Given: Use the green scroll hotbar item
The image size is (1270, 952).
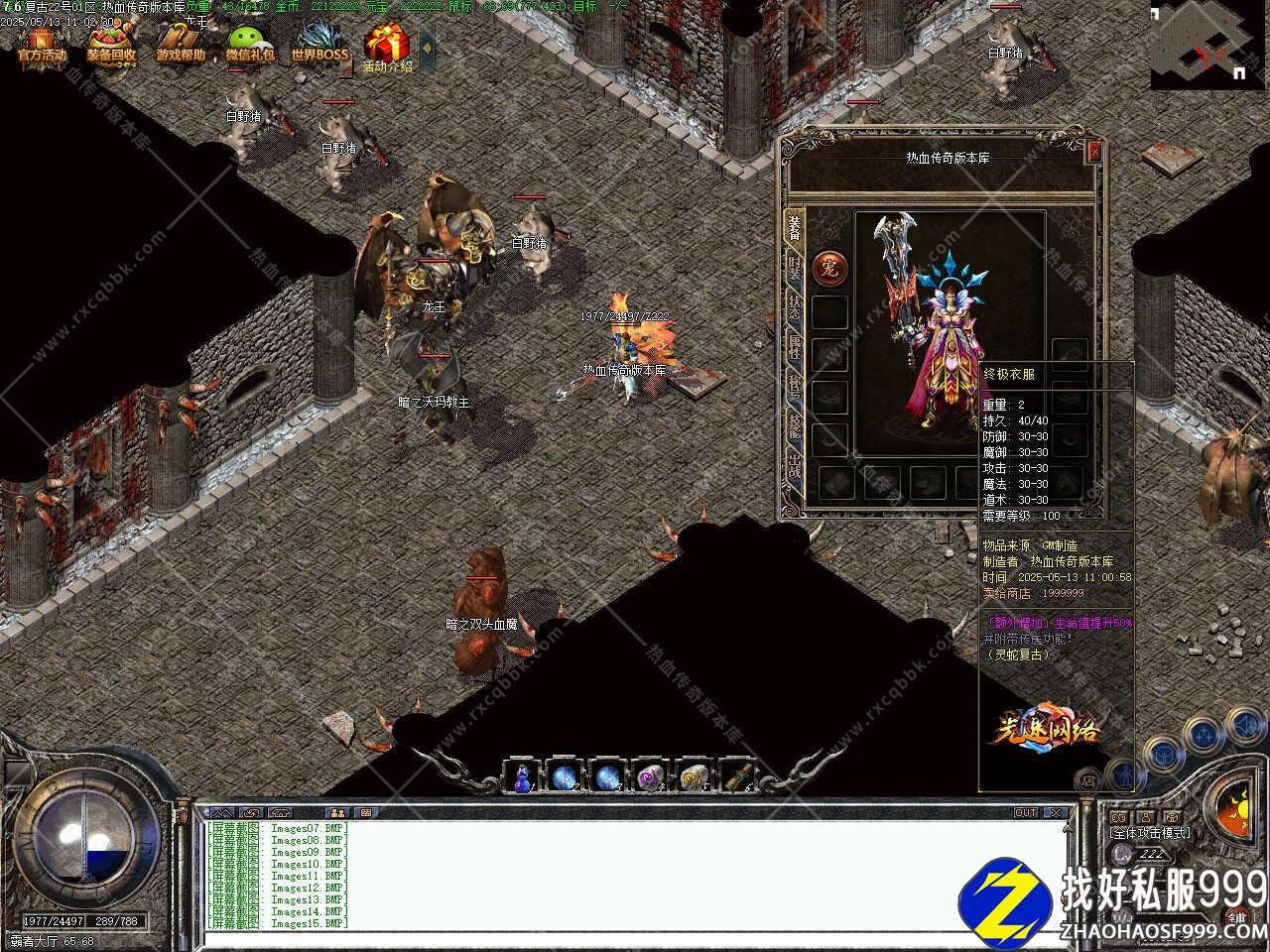Looking at the screenshot, I should [735, 776].
